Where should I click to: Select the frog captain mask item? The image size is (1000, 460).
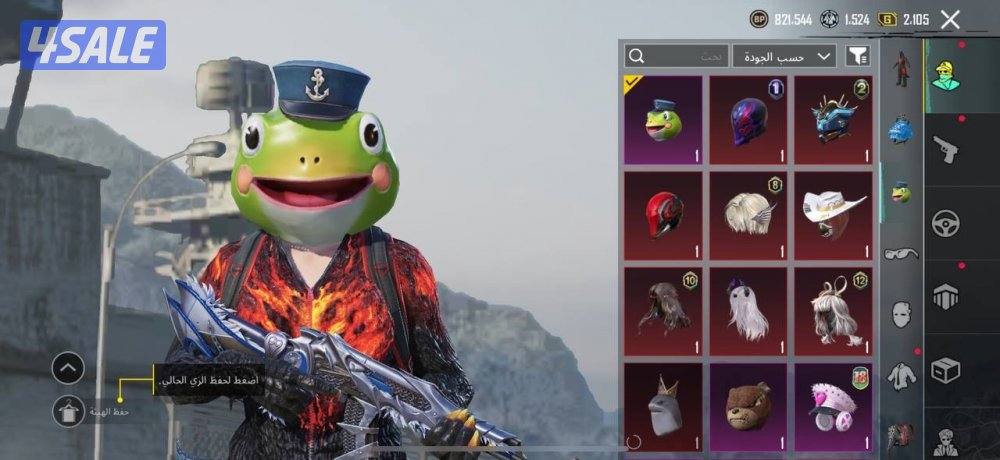tap(661, 120)
